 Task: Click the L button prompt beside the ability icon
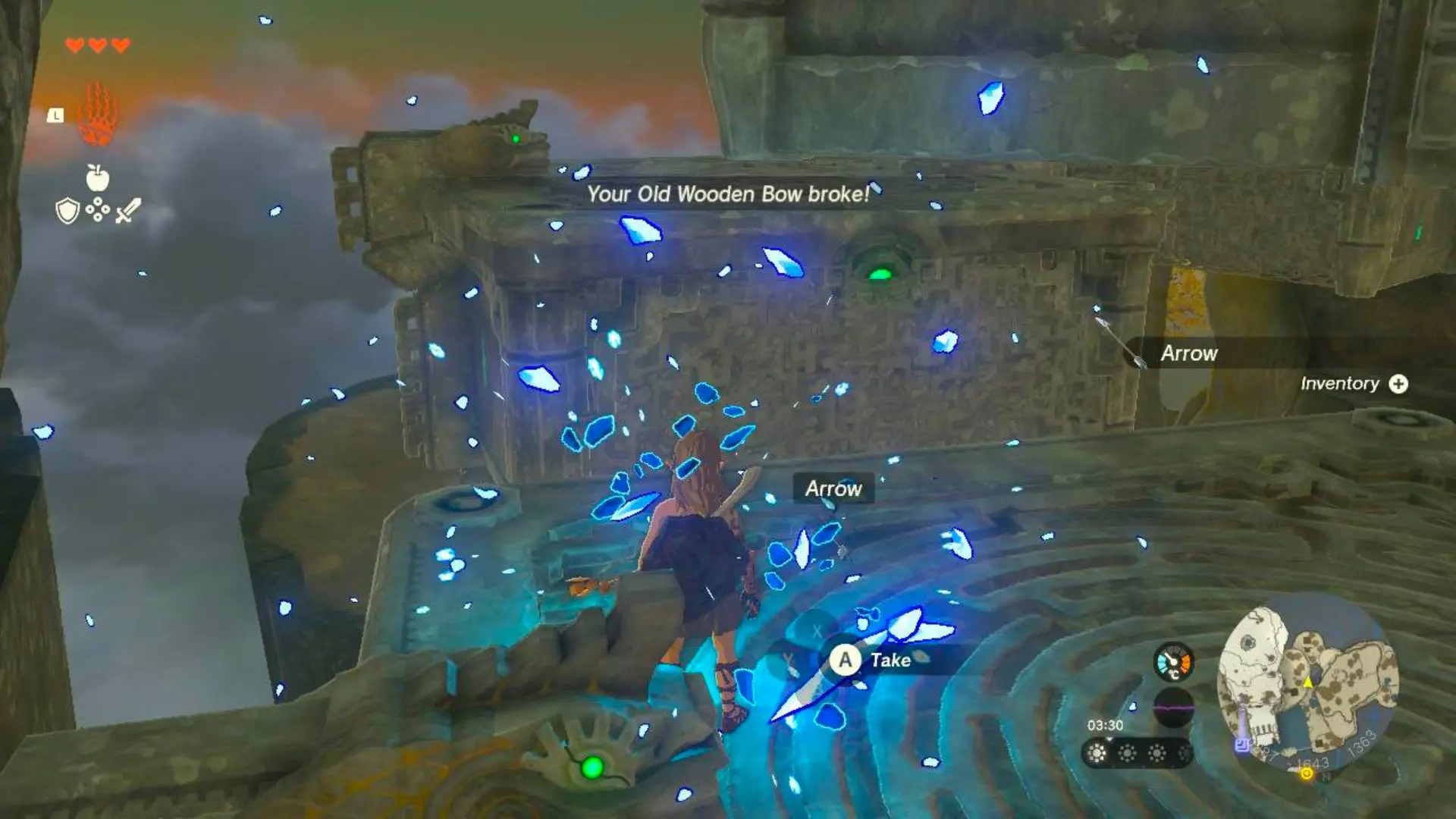pyautogui.click(x=55, y=115)
